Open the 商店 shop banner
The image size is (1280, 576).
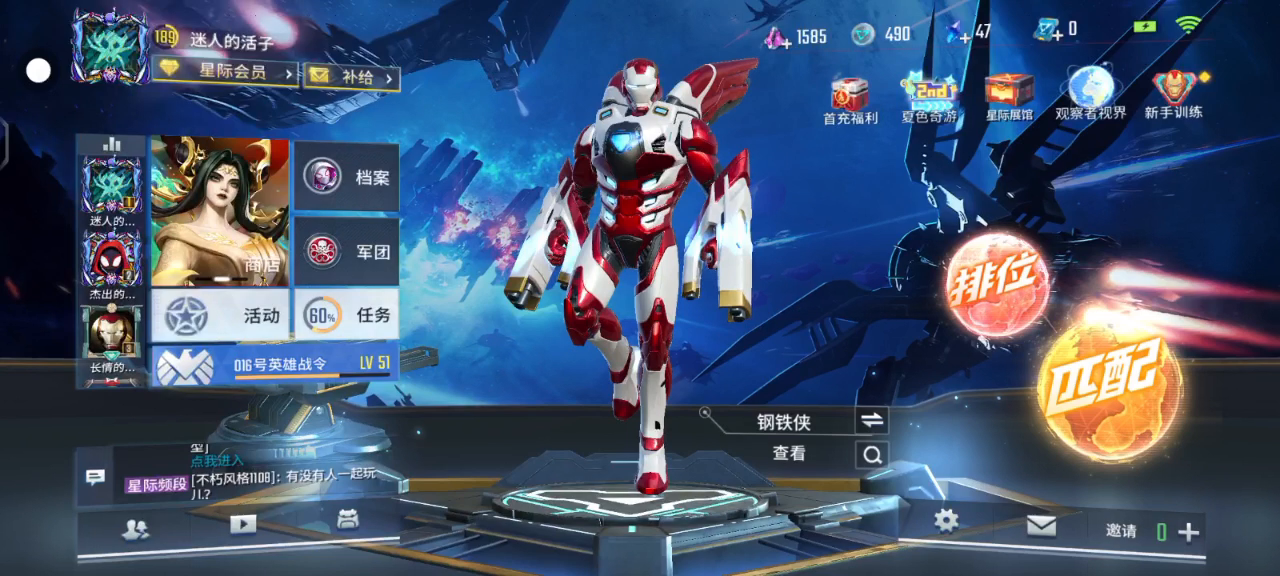(x=220, y=212)
